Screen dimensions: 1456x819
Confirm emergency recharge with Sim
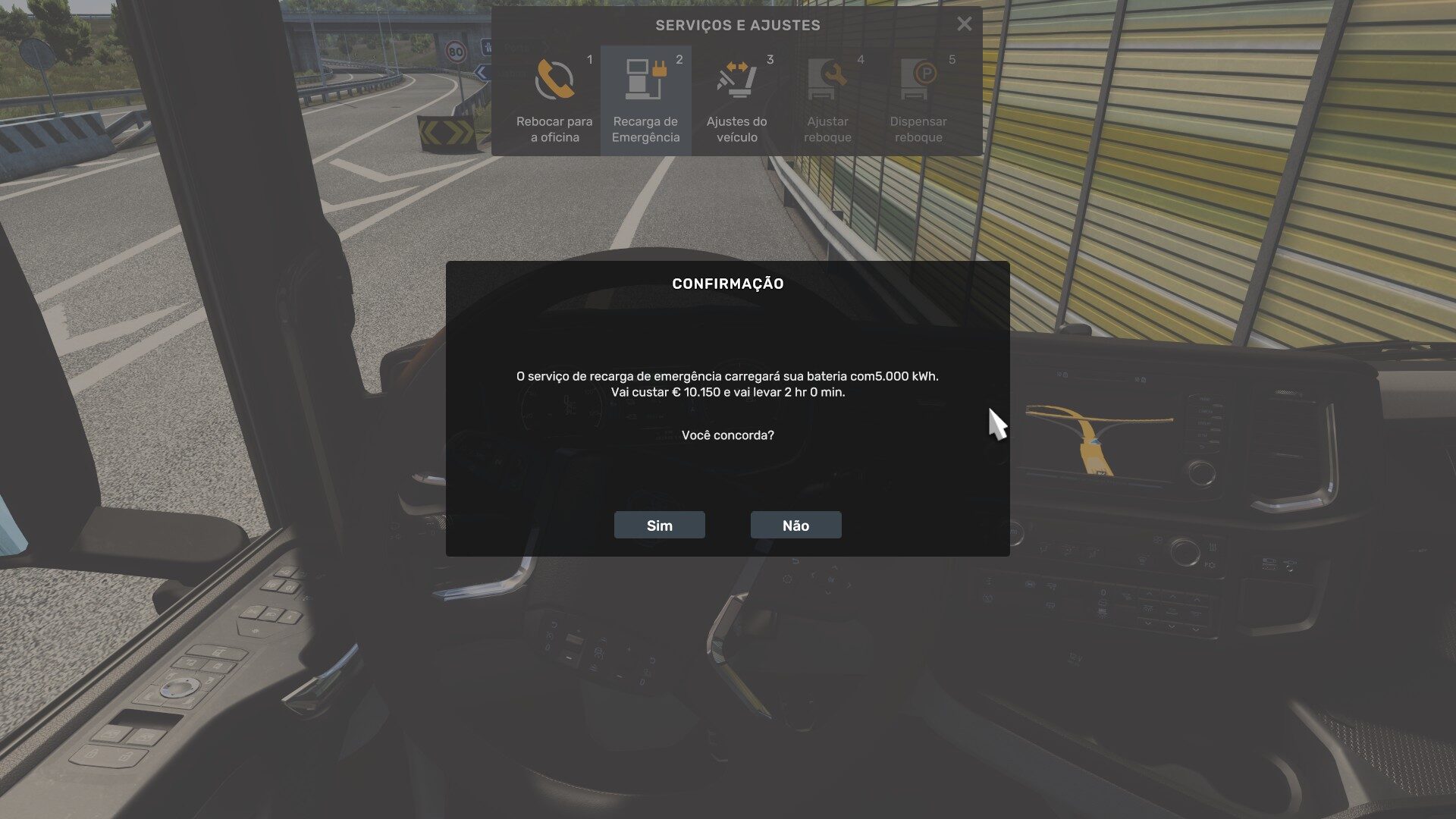coord(659,525)
